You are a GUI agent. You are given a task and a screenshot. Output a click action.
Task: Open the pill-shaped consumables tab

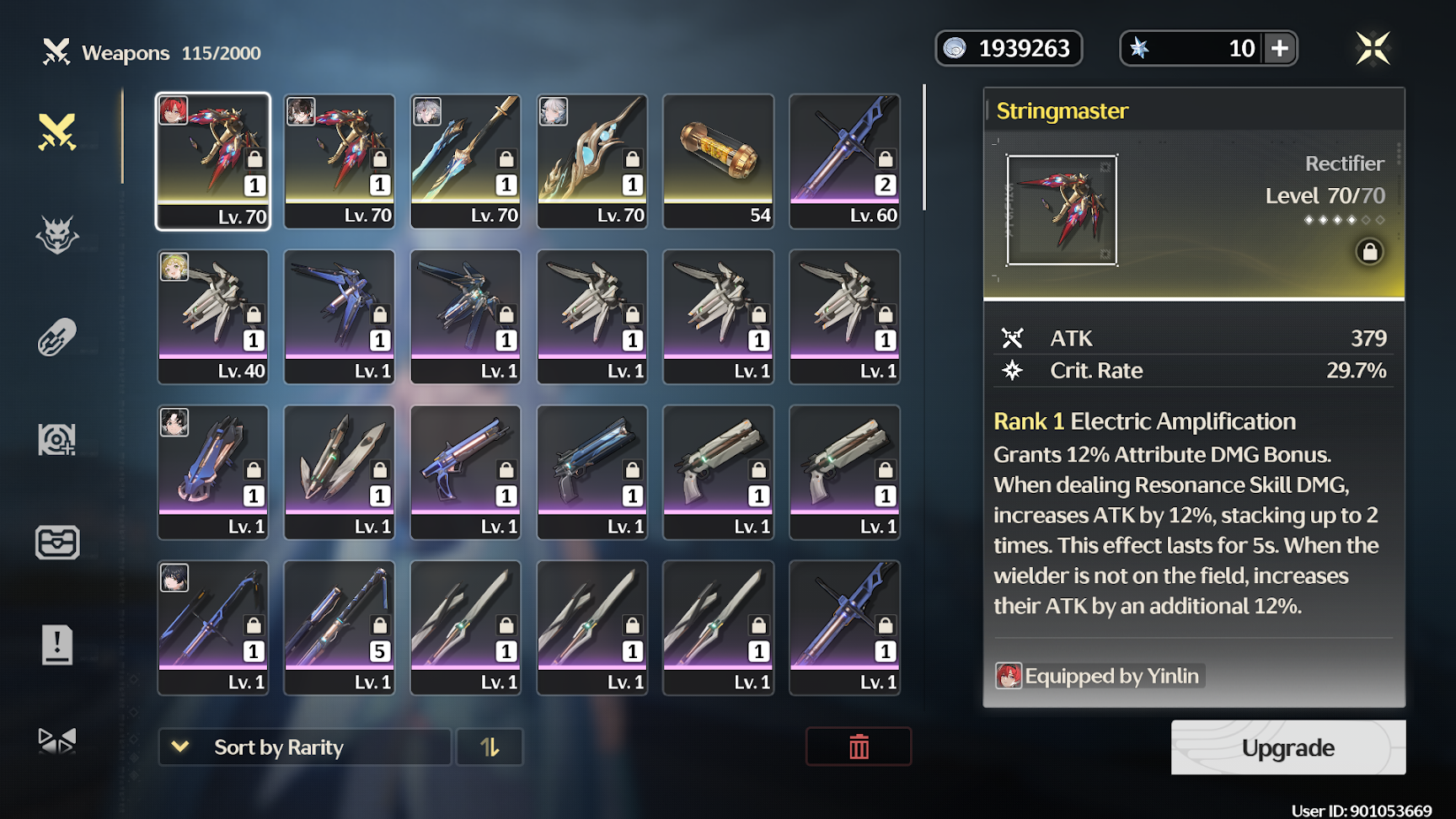(57, 337)
